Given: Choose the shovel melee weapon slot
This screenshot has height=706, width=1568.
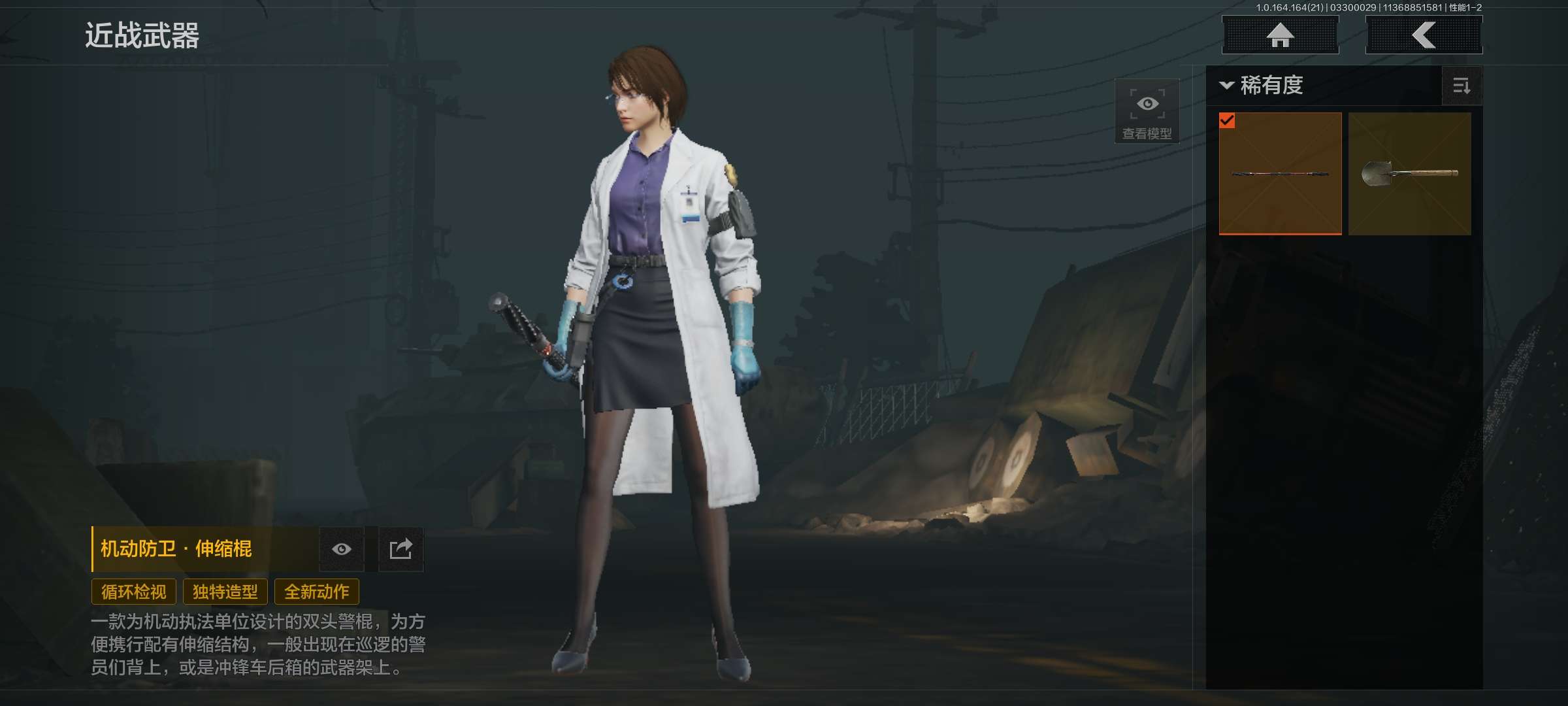Looking at the screenshot, I should [1409, 173].
